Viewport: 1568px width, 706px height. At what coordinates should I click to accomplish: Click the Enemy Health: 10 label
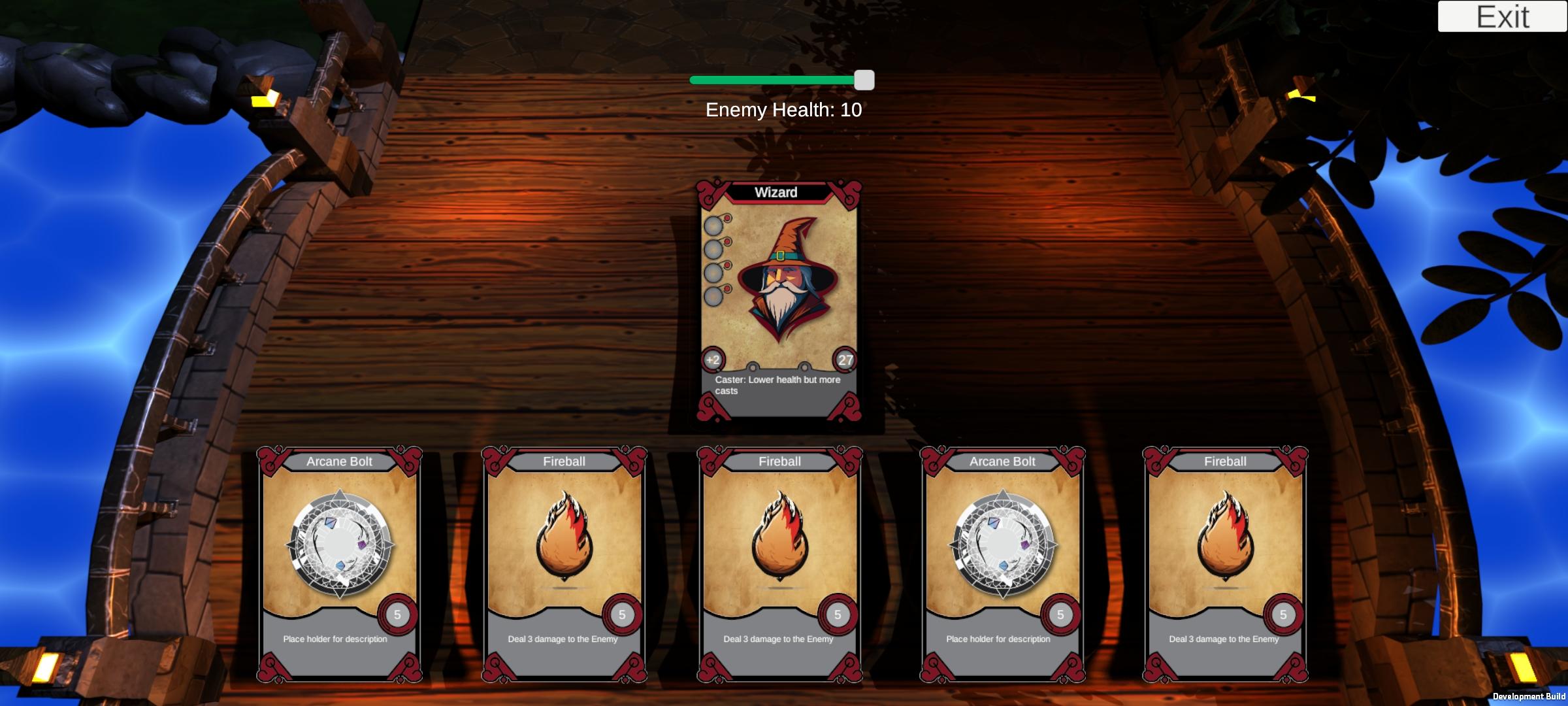coord(783,110)
